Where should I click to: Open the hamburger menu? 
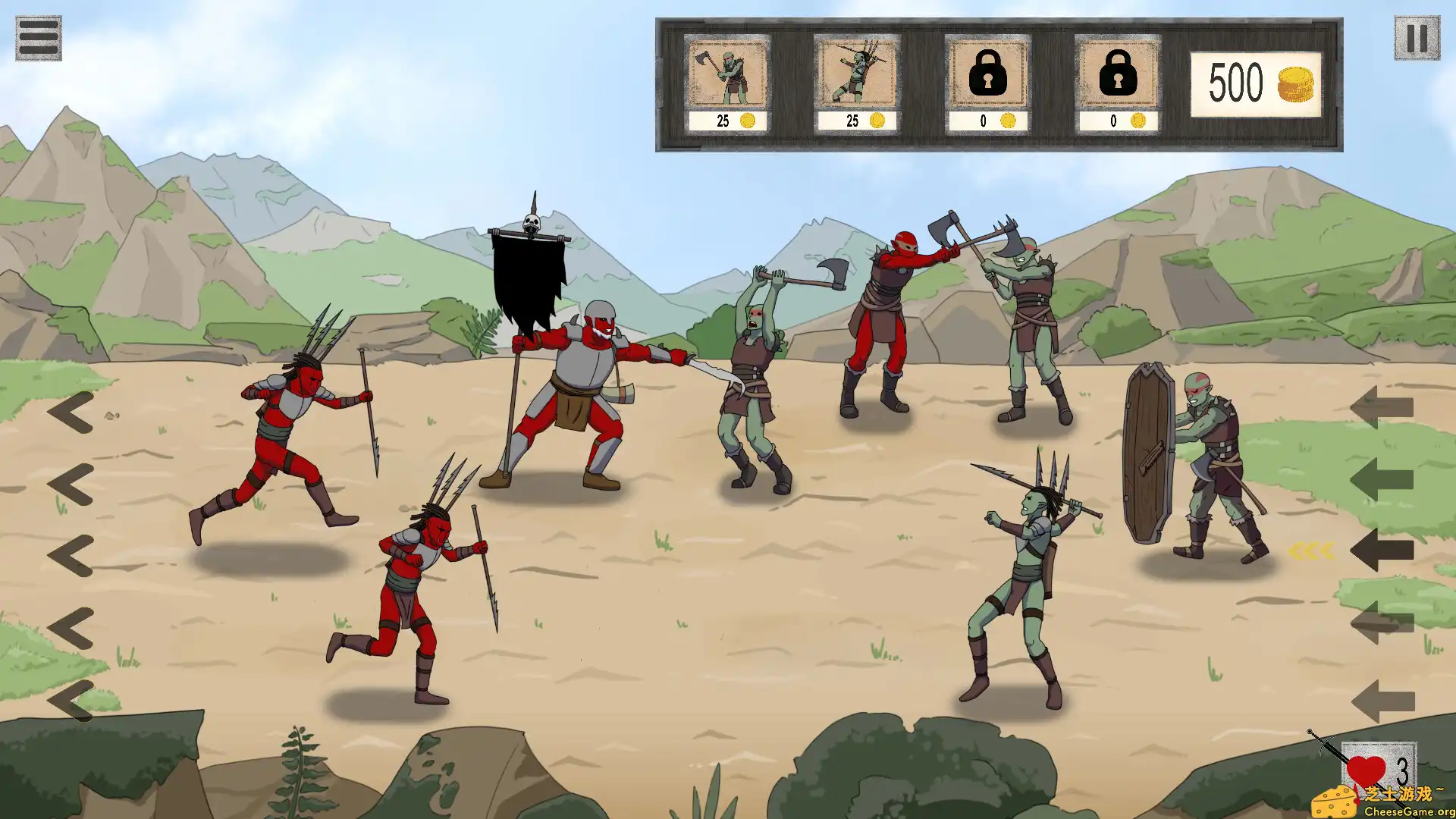(38, 38)
